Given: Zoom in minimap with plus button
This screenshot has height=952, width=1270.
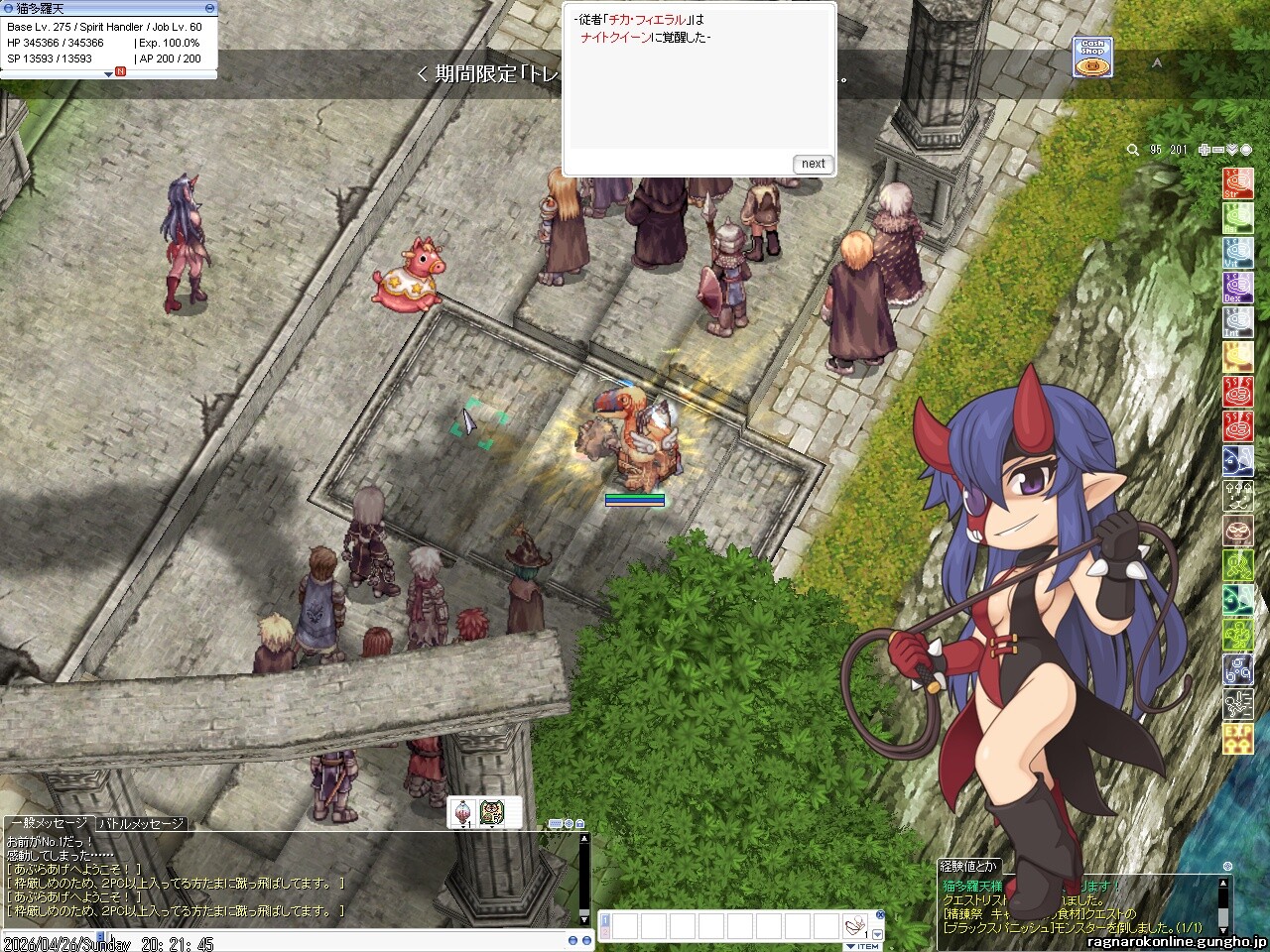Looking at the screenshot, I should [1205, 150].
